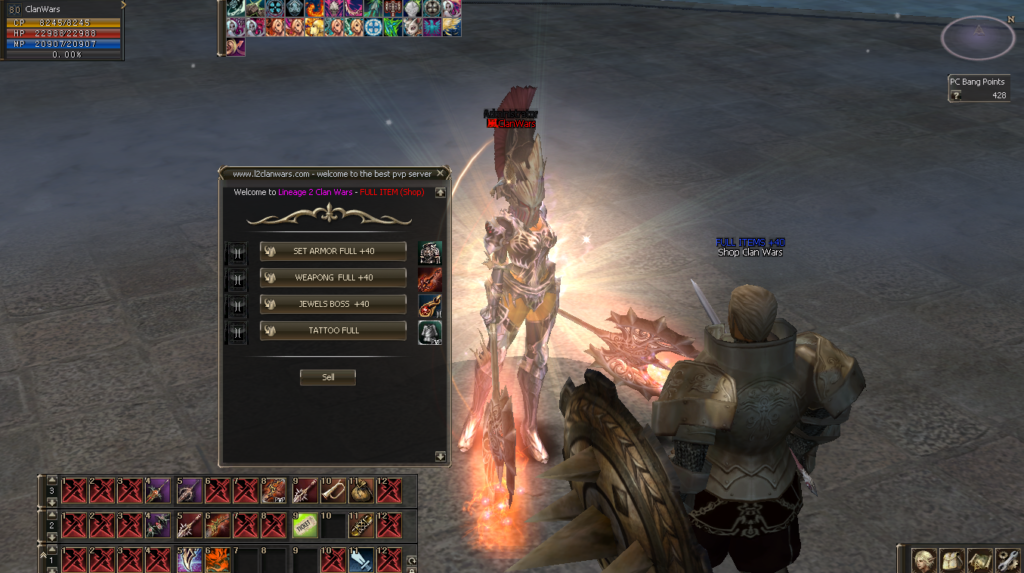Show the world map scroll icon

tap(978, 560)
